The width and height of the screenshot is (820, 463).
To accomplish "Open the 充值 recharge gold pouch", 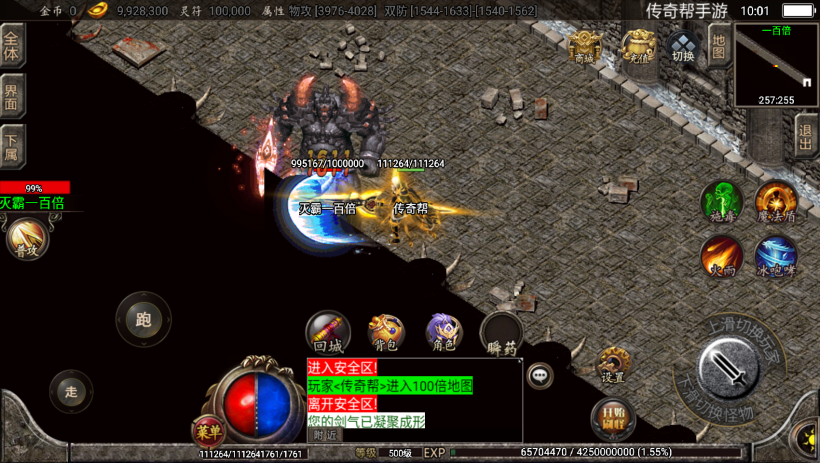I will pos(638,46).
